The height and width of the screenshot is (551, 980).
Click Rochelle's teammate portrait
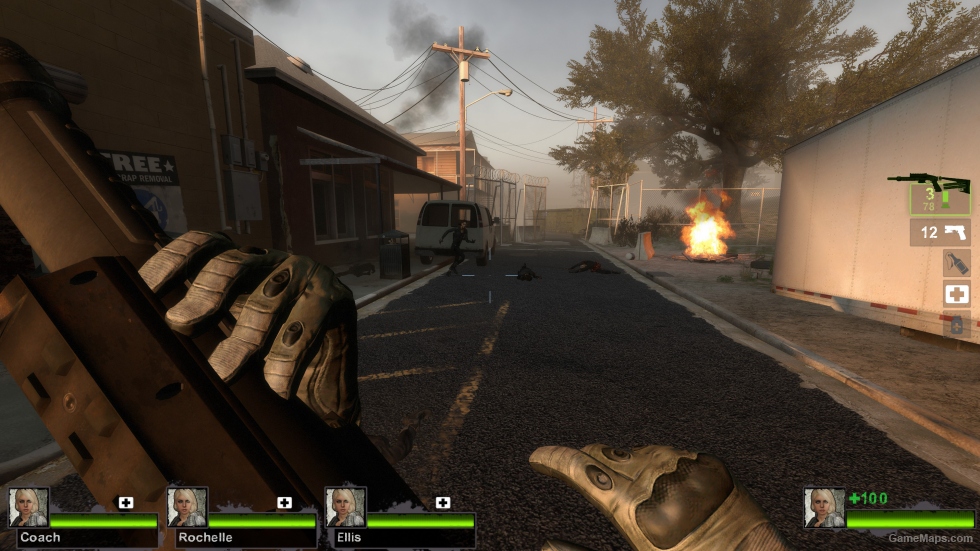[x=186, y=507]
